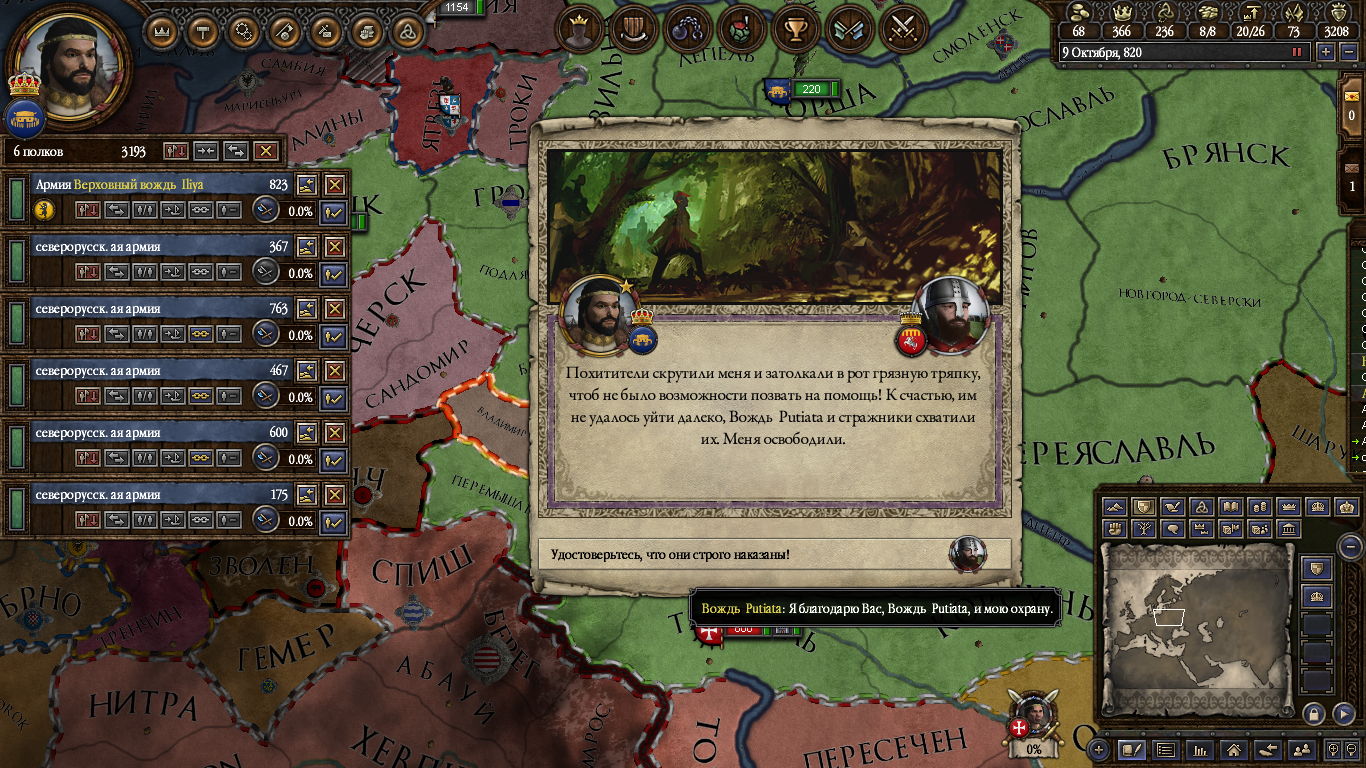Disband the 175-troop army with its X button
Screen dimensions: 1366x768
click(334, 495)
